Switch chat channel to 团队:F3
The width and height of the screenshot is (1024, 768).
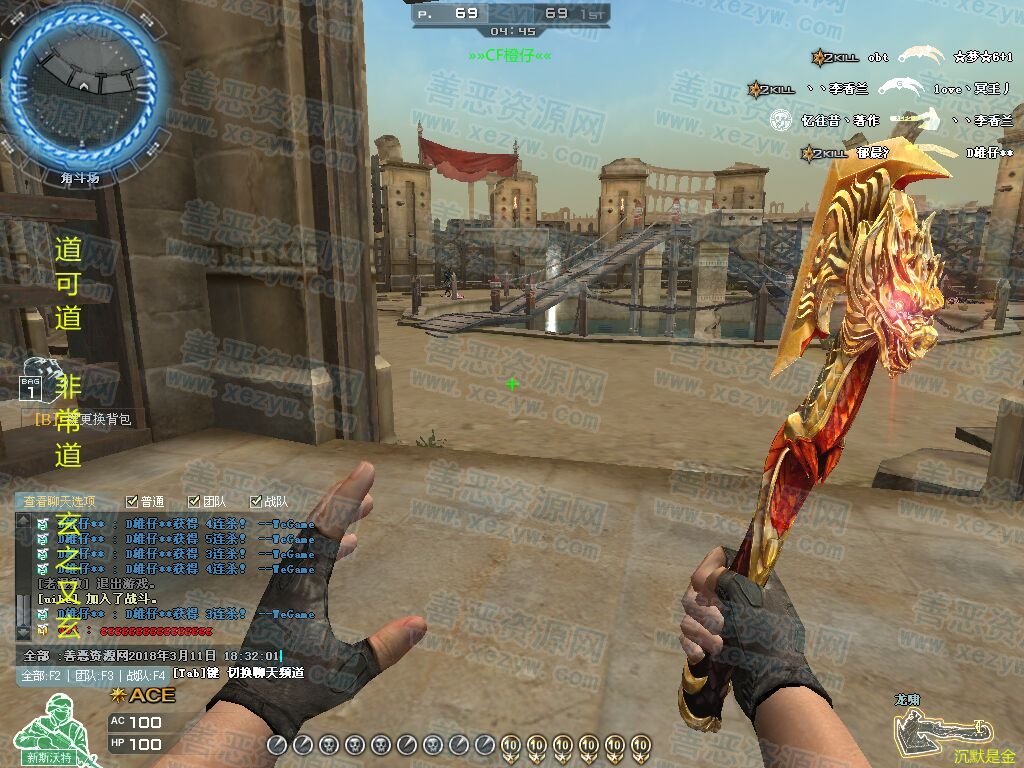click(x=94, y=675)
